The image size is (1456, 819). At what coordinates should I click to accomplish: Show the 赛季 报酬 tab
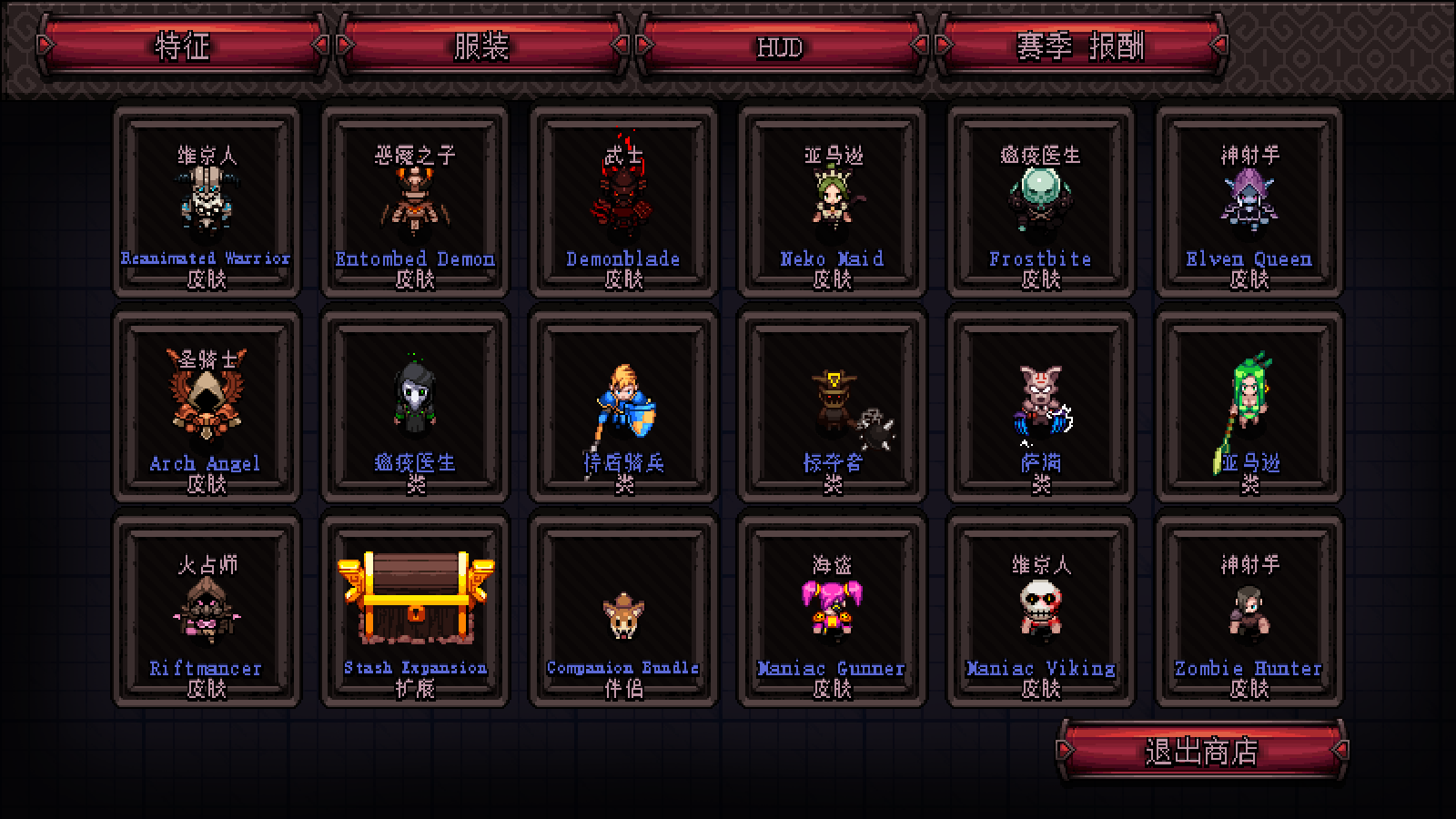click(1080, 45)
